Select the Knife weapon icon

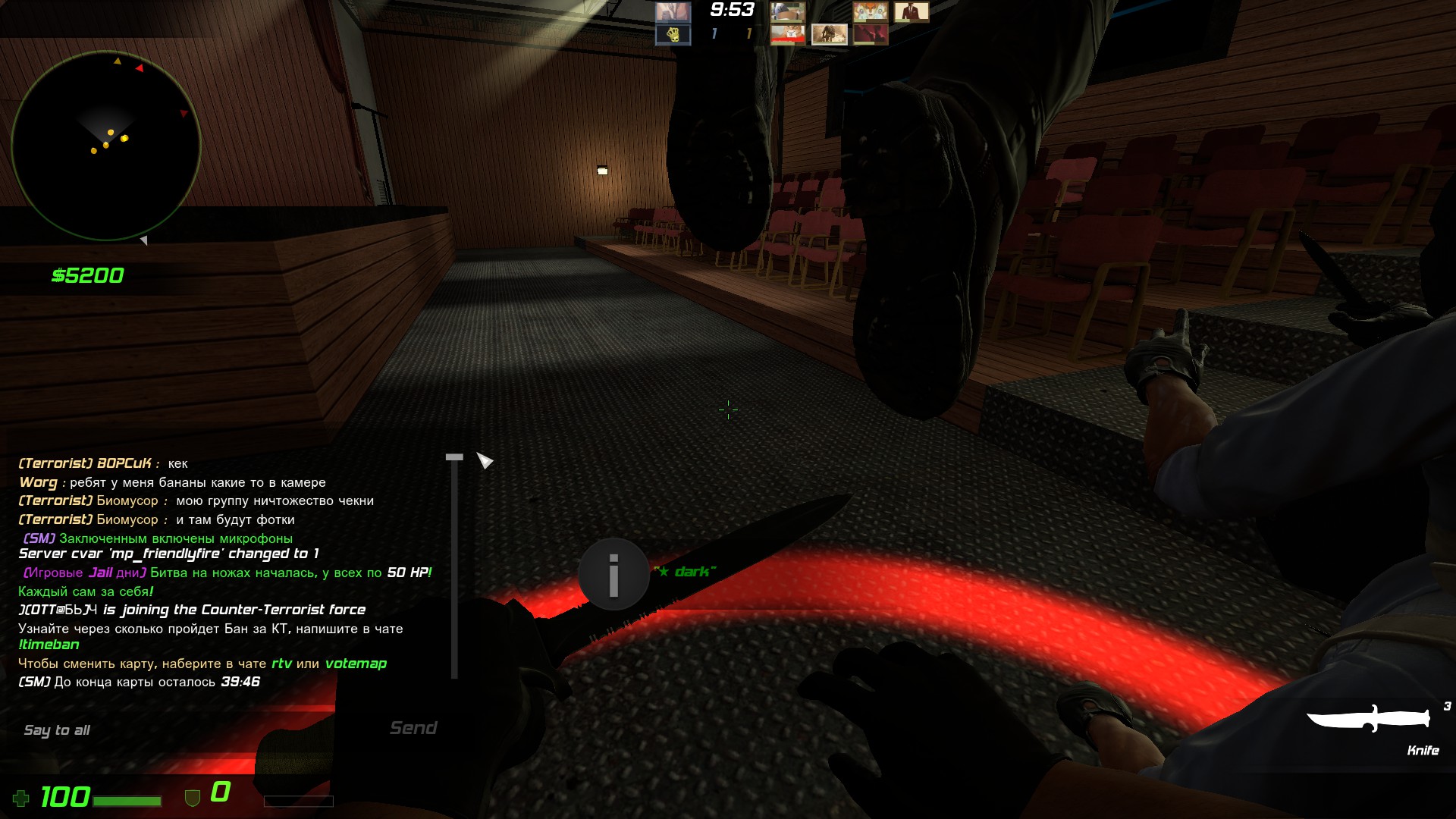point(1368,718)
